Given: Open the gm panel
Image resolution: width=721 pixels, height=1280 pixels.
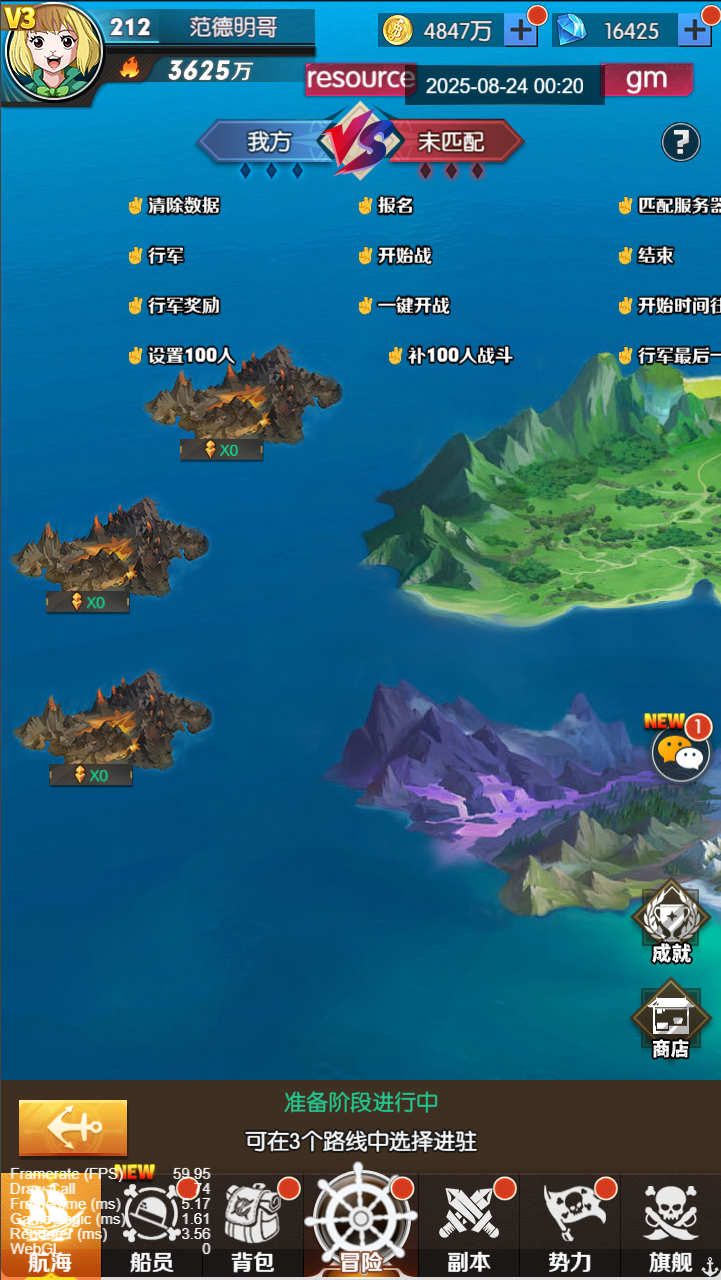Looking at the screenshot, I should click(646, 80).
